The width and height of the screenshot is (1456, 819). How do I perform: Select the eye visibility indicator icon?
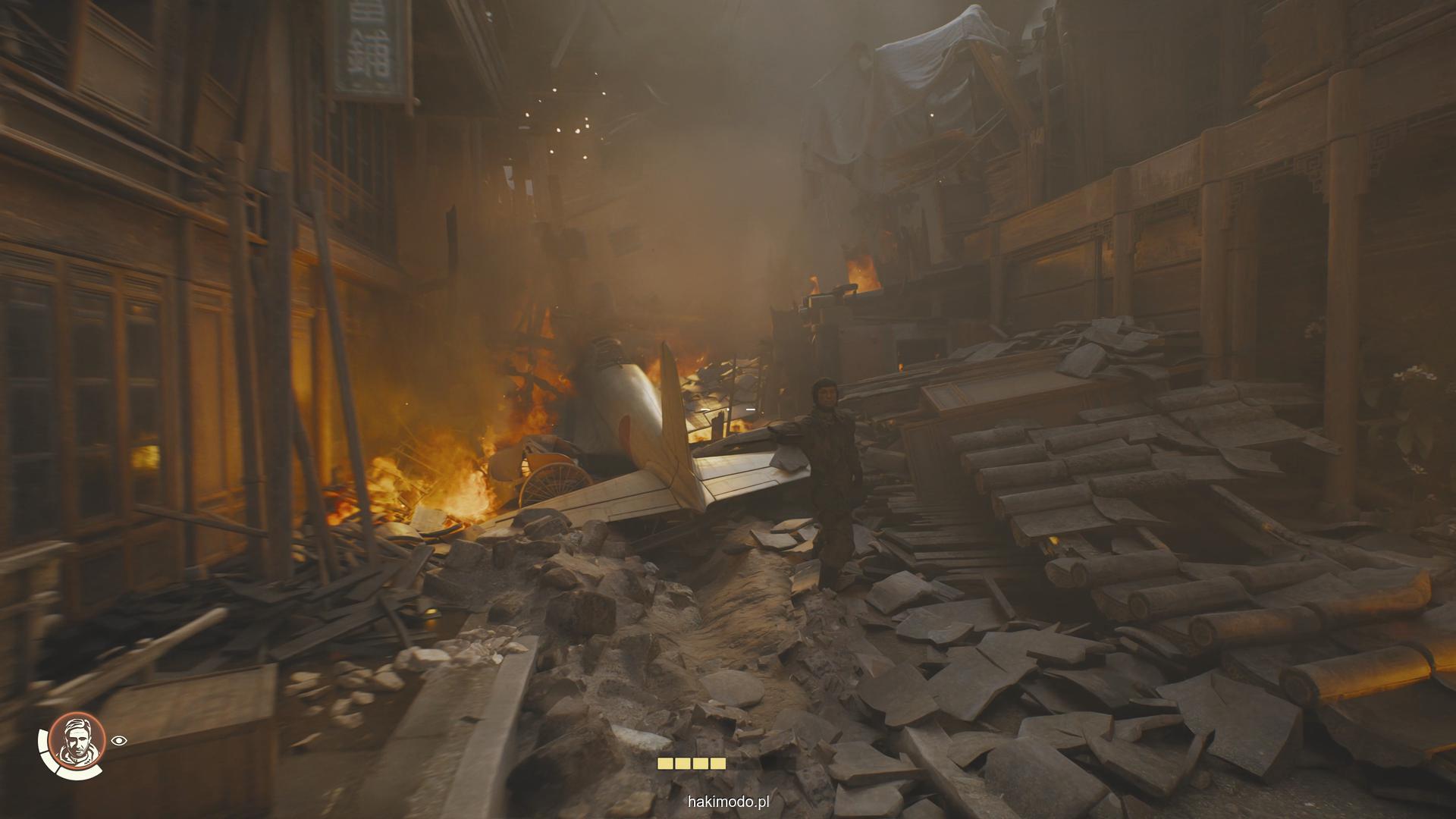[x=118, y=741]
